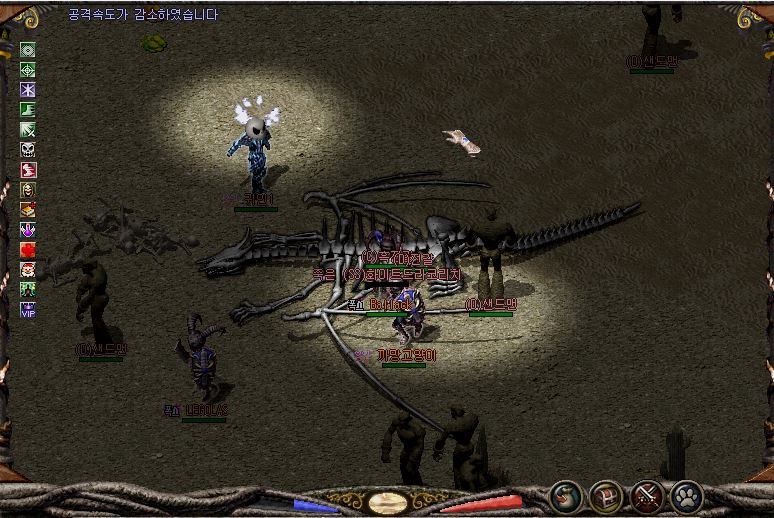Click the purple snowflake buff icon

28,89
